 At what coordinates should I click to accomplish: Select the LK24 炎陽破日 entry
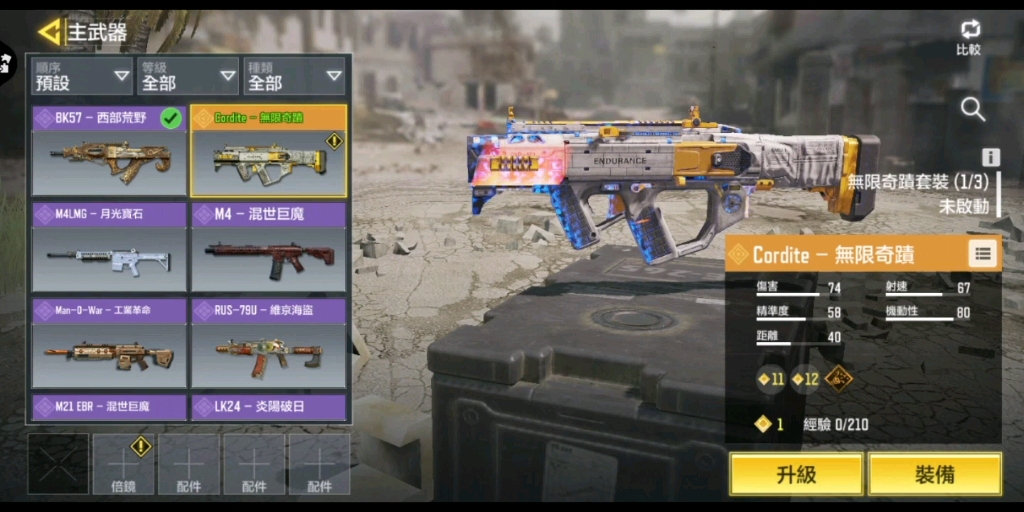point(268,407)
